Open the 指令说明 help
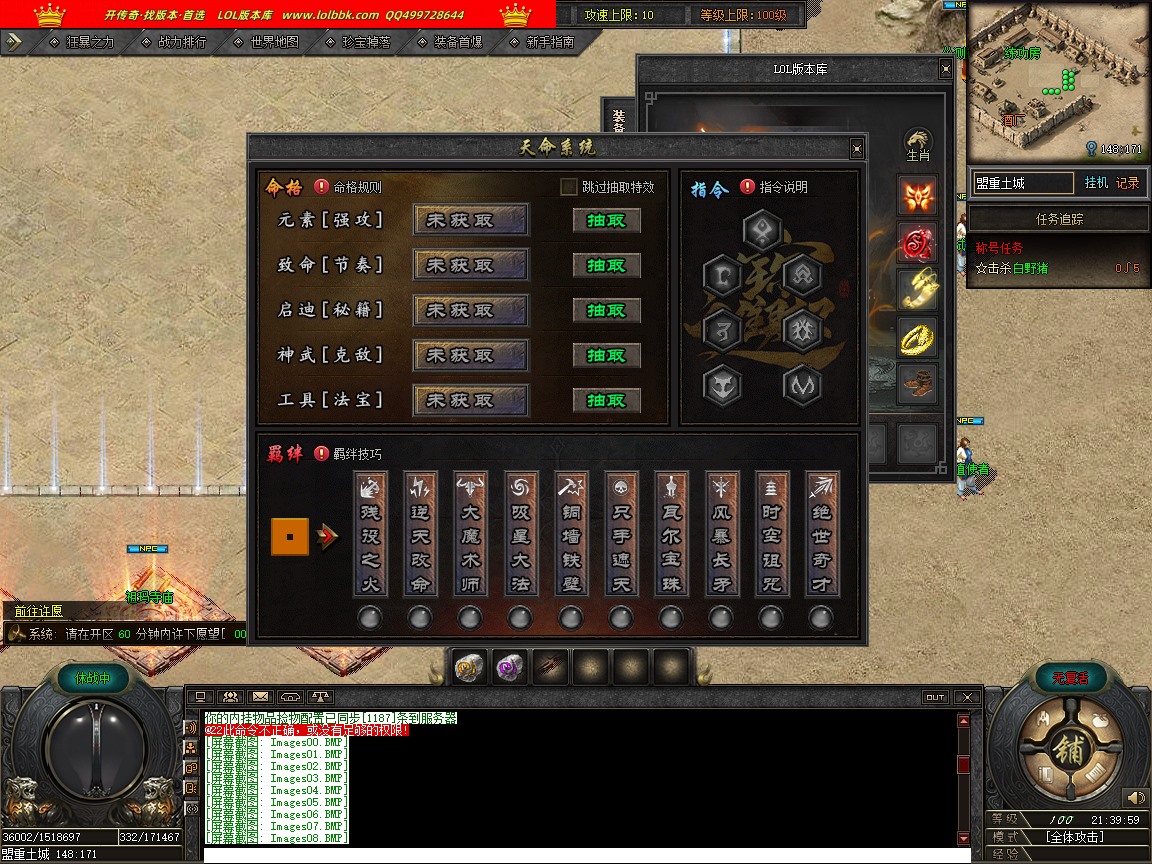 pyautogui.click(x=748, y=187)
